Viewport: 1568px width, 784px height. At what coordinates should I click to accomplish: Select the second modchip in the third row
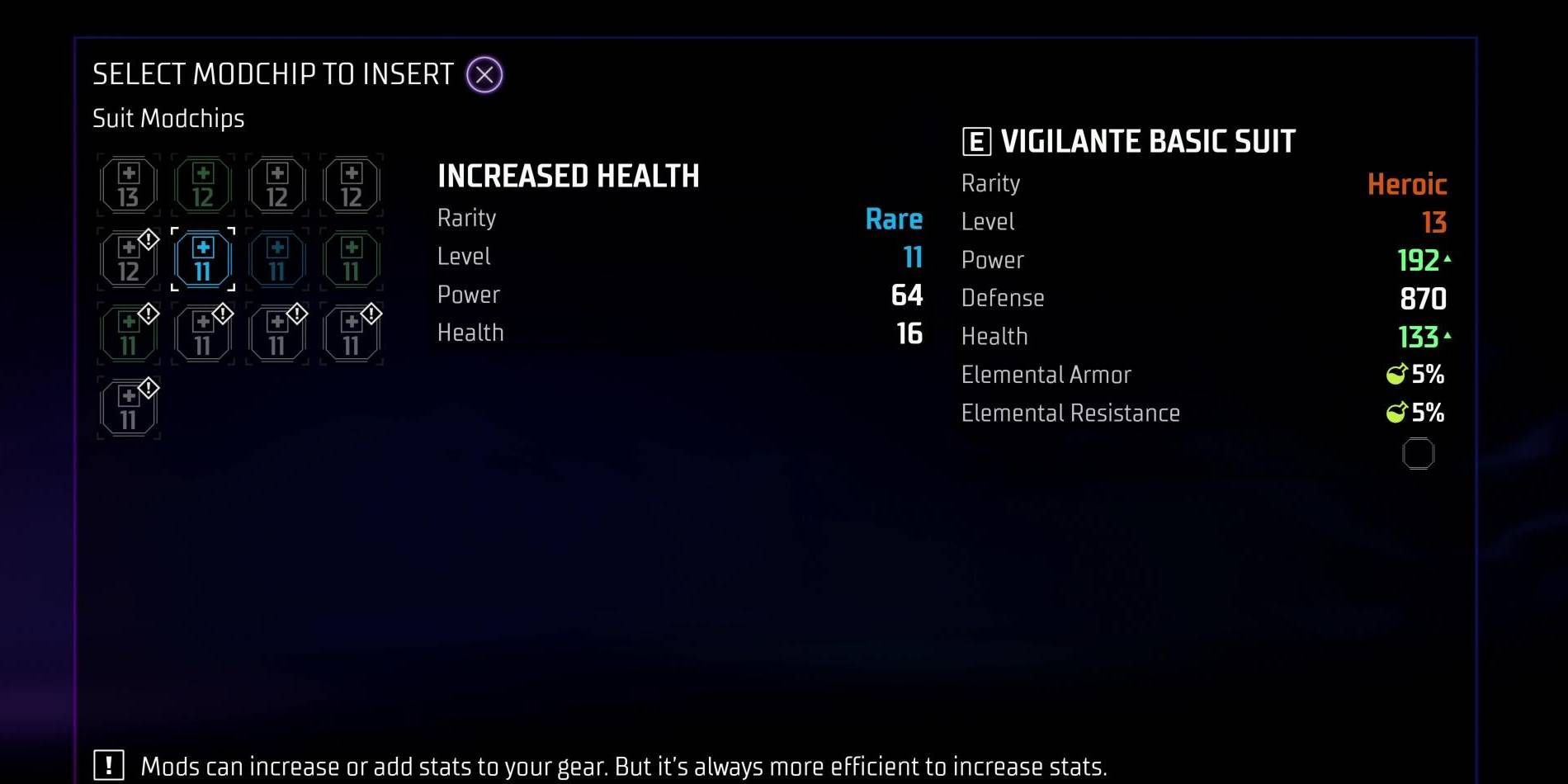[x=202, y=333]
